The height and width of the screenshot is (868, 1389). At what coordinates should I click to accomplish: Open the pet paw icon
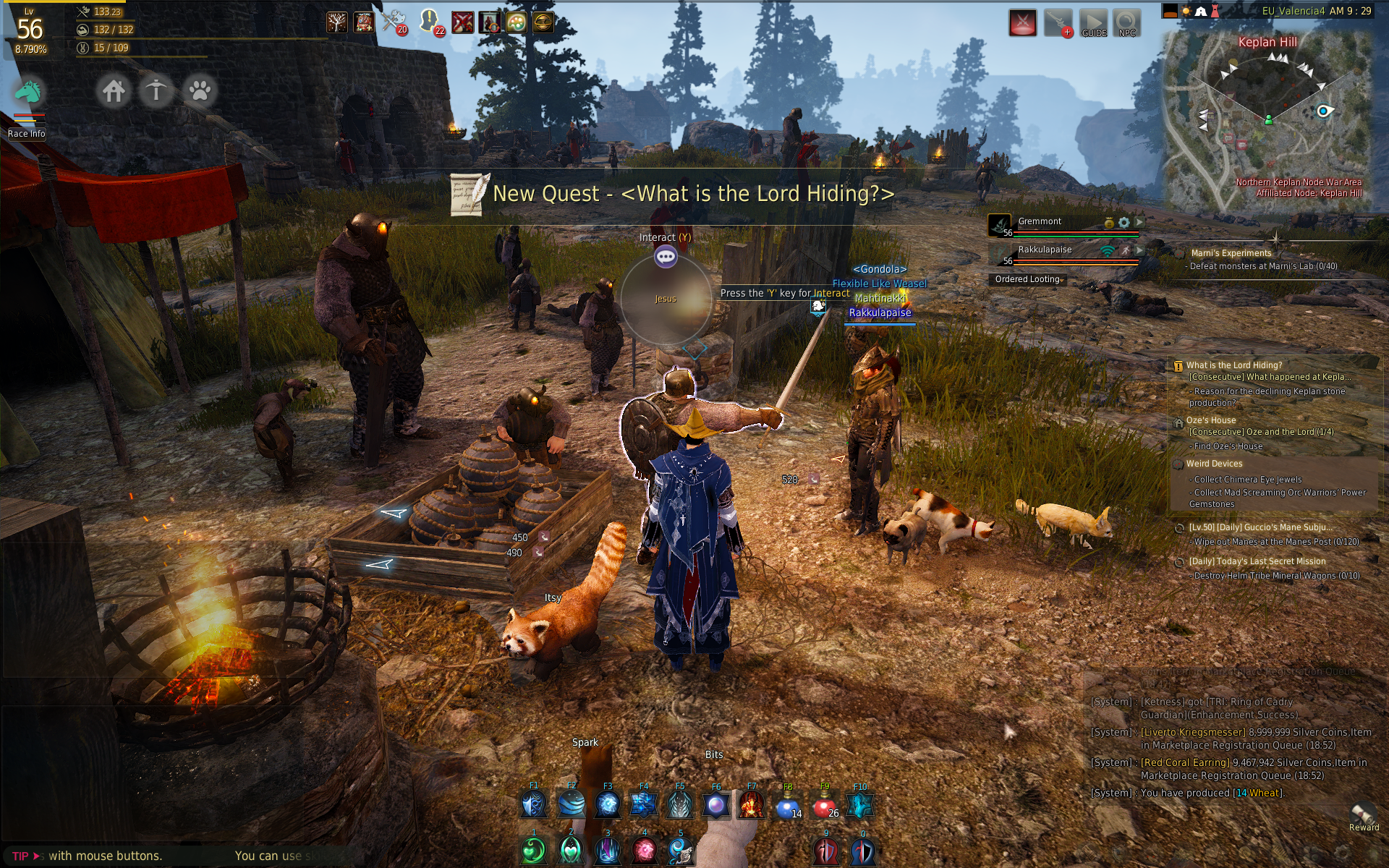[200, 91]
